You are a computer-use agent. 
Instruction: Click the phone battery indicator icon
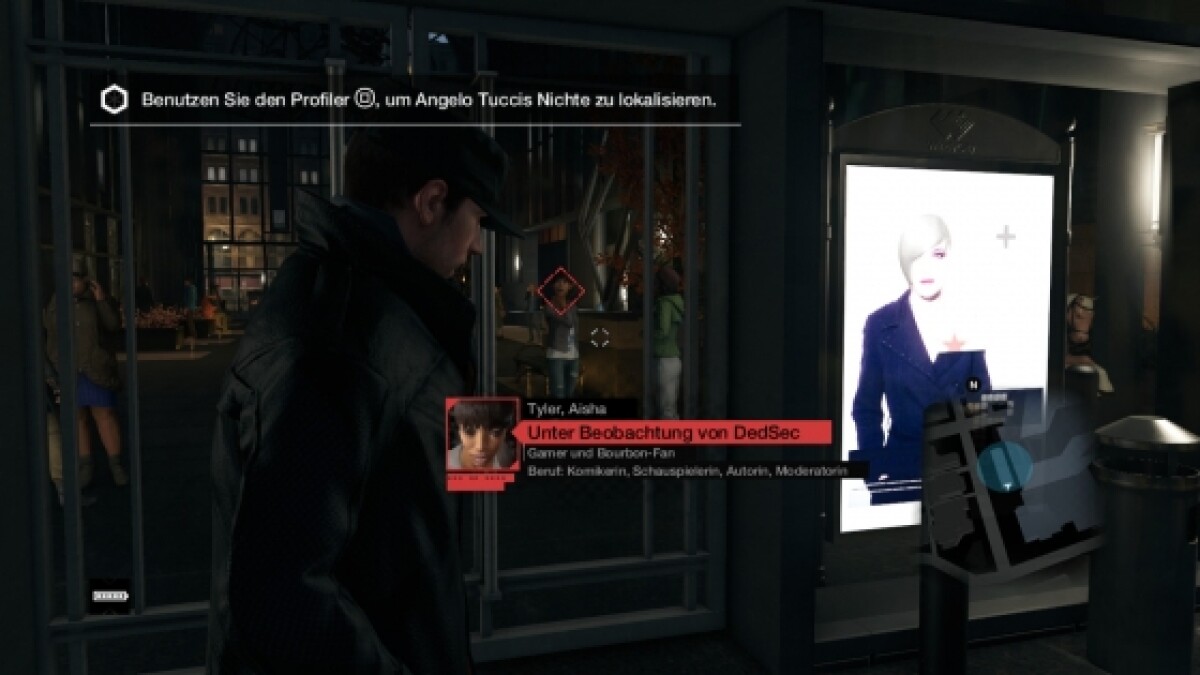[x=111, y=596]
